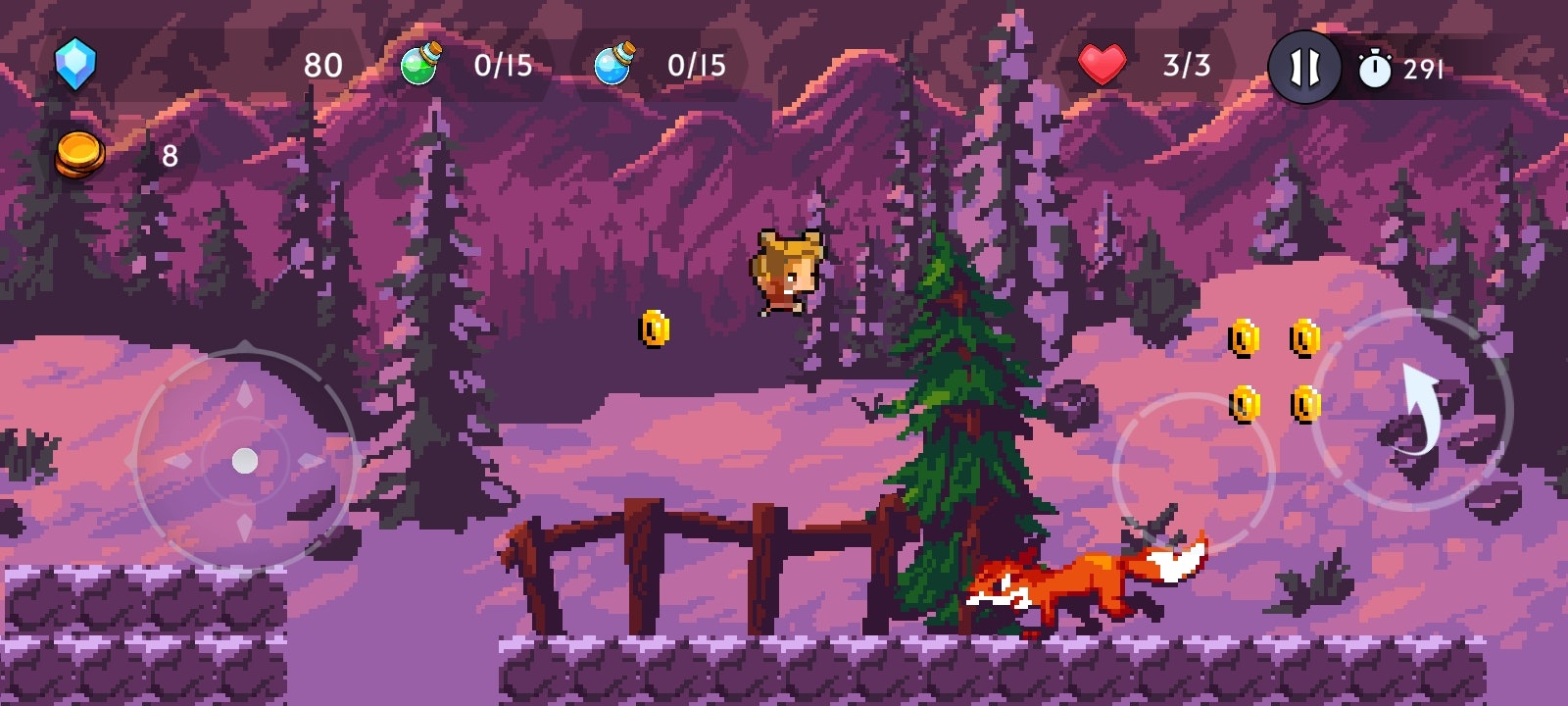Tap the jump button with curved arrow
1568x706 pixels.
[1412, 410]
